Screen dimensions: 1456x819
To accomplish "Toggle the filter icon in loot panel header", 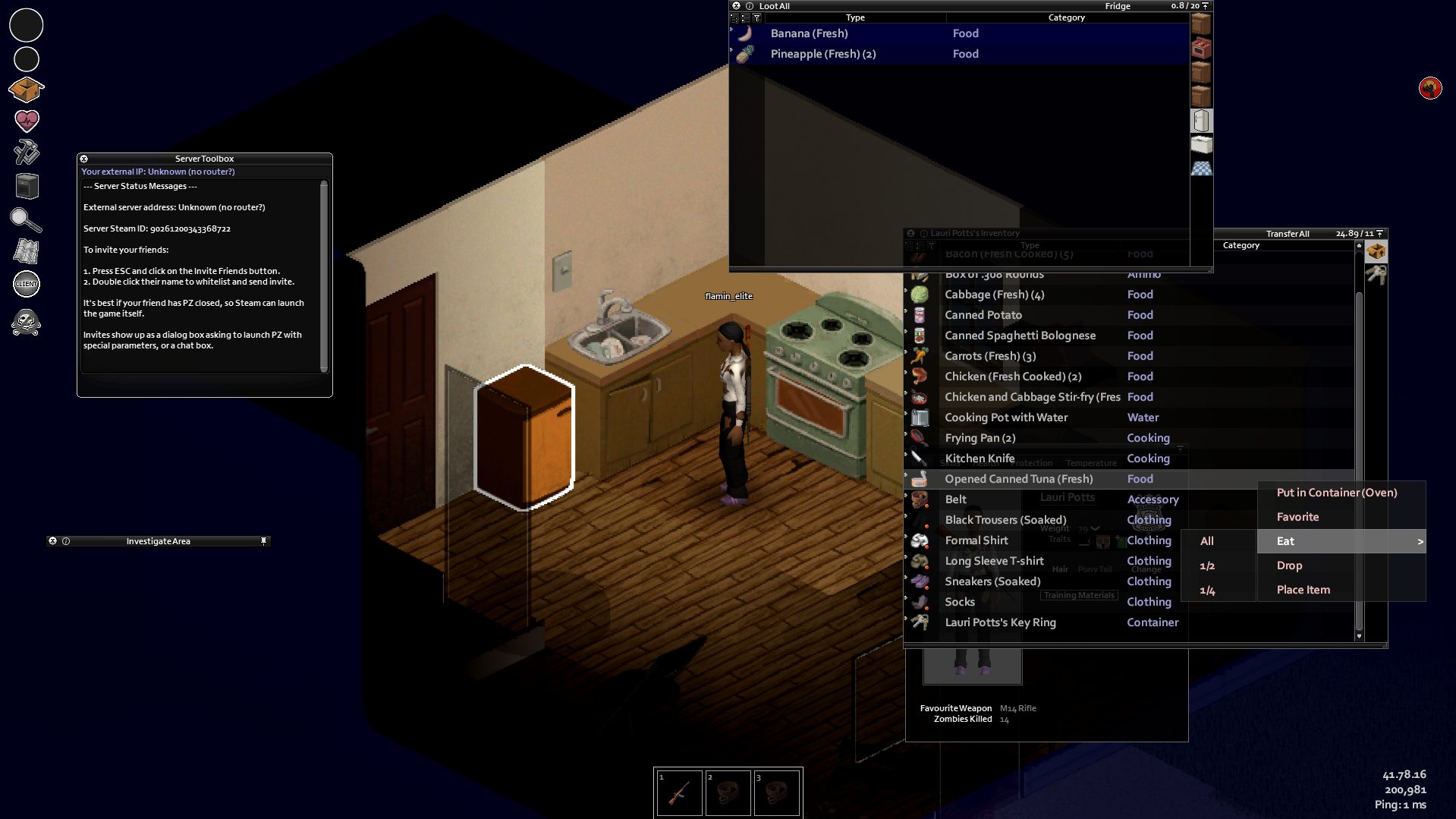I will pyautogui.click(x=757, y=18).
